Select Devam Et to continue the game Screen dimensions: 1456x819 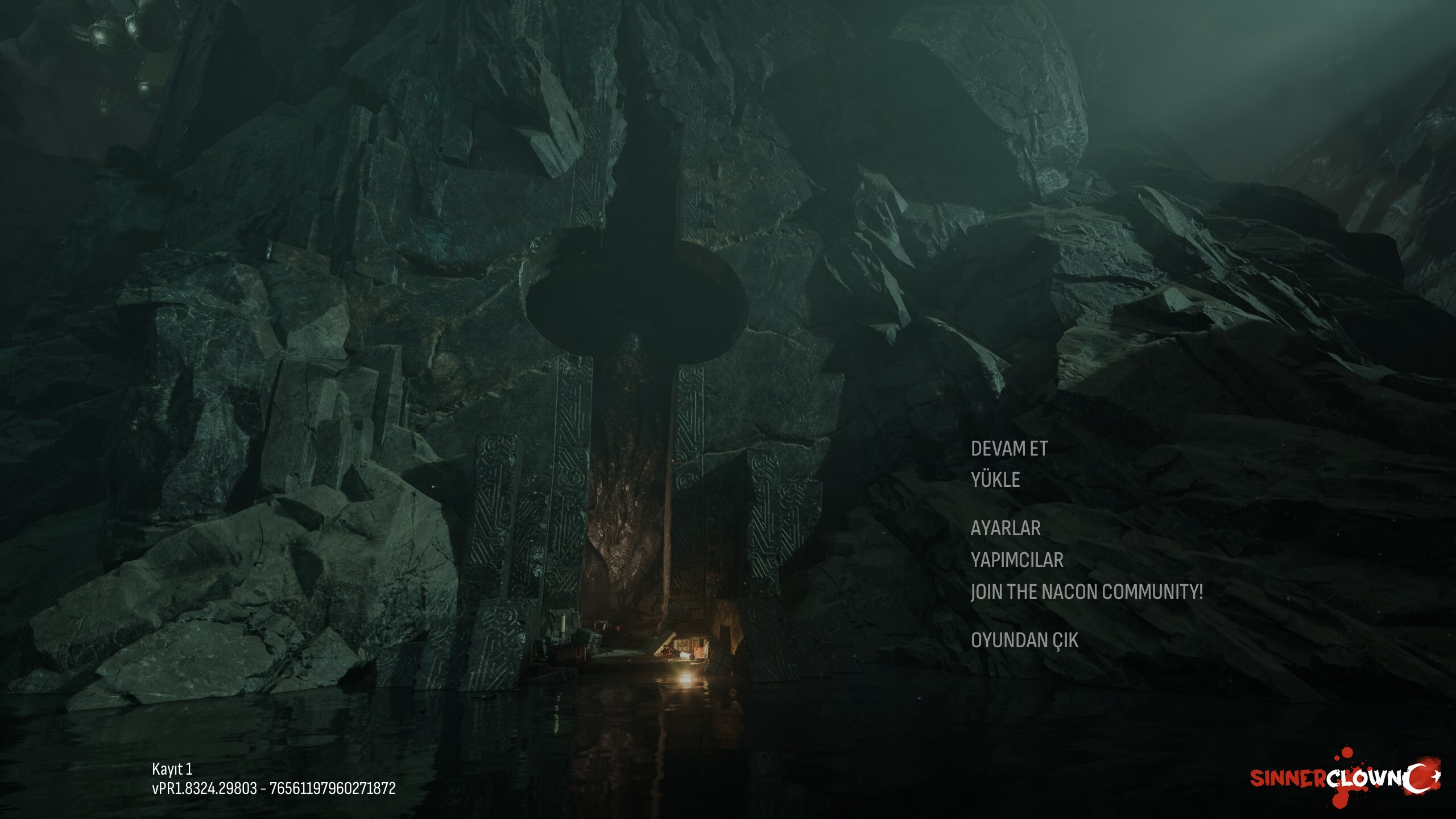pos(1009,449)
